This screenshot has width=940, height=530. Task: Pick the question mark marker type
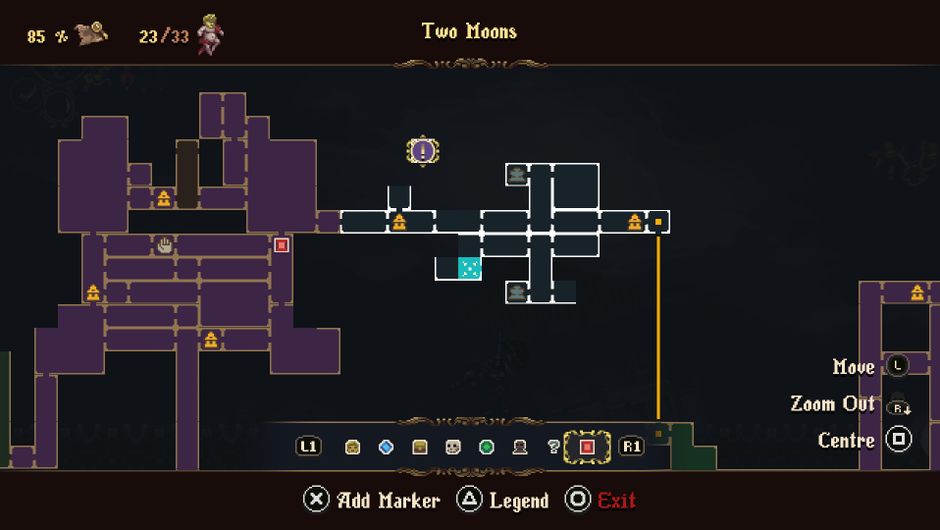[554, 447]
